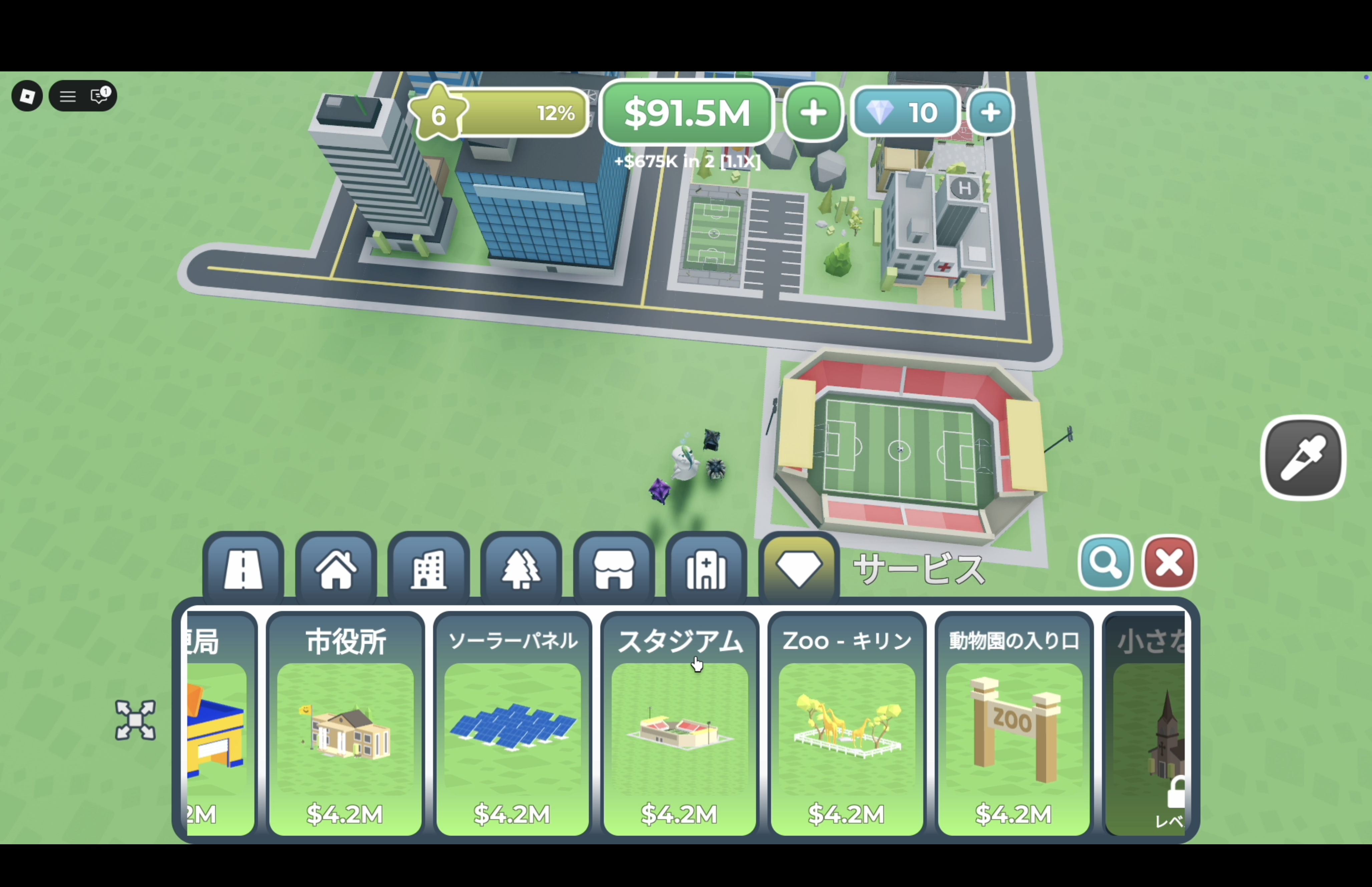Choose the 市役所 city hall card
The width and height of the screenshot is (1372, 887).
(x=345, y=724)
